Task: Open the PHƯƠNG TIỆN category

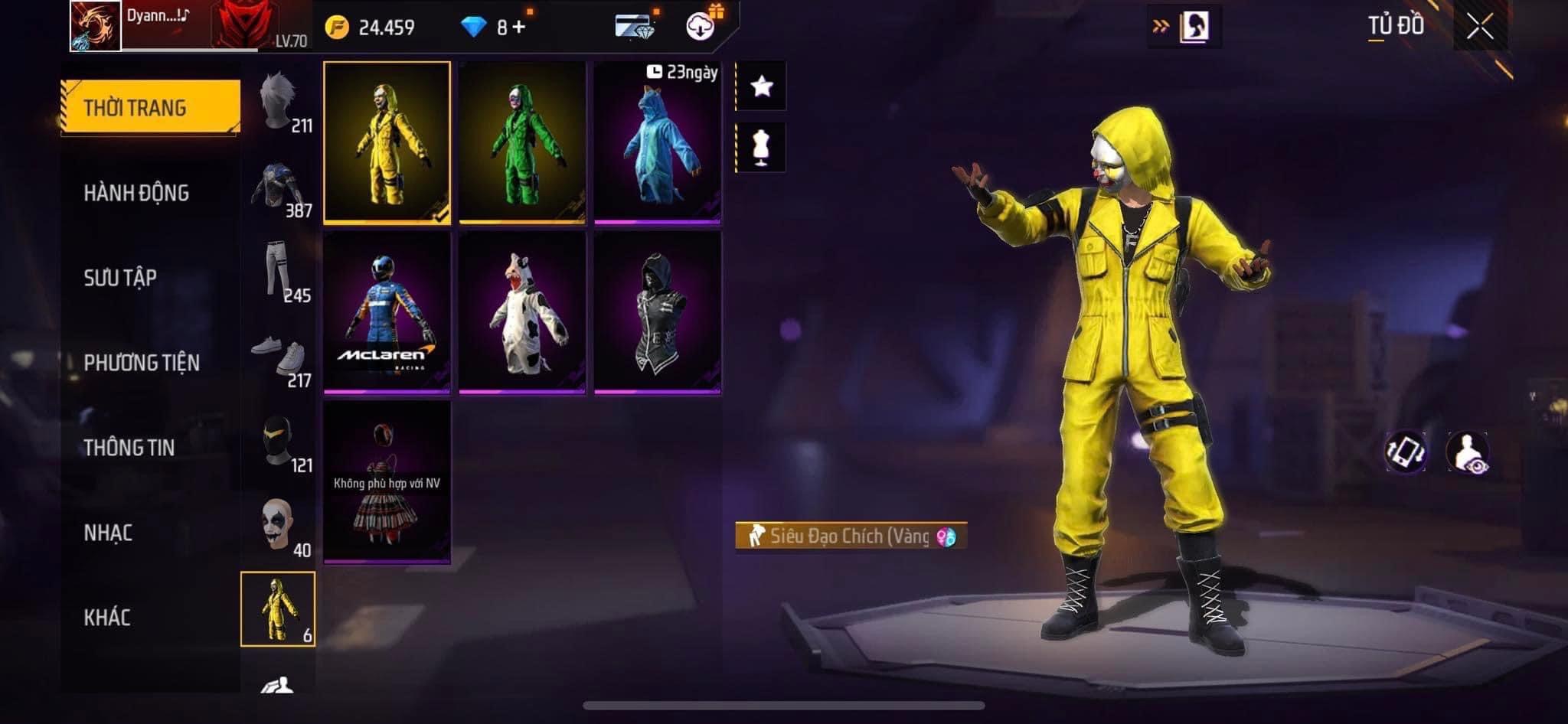Action: tap(142, 363)
